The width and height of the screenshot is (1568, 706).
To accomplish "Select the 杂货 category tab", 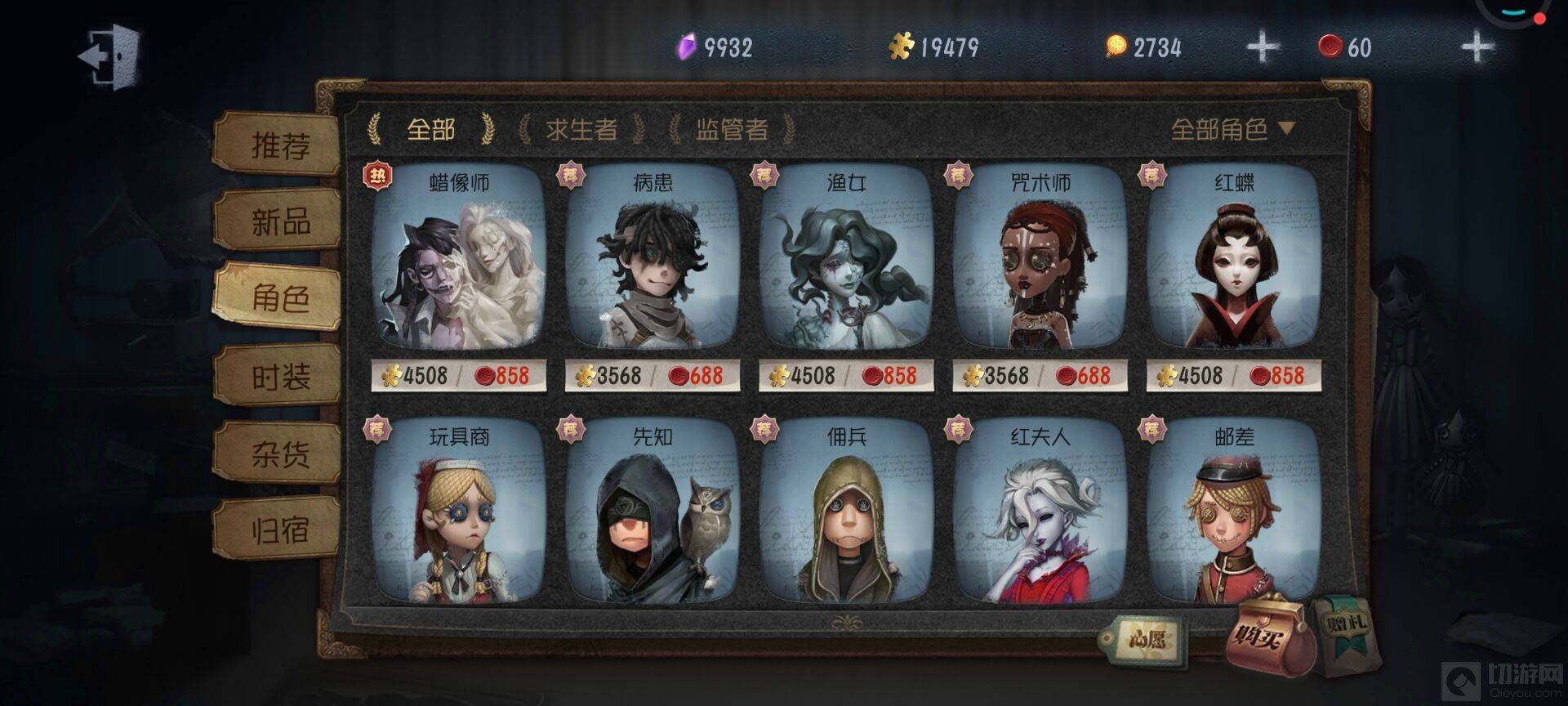I will click(279, 454).
